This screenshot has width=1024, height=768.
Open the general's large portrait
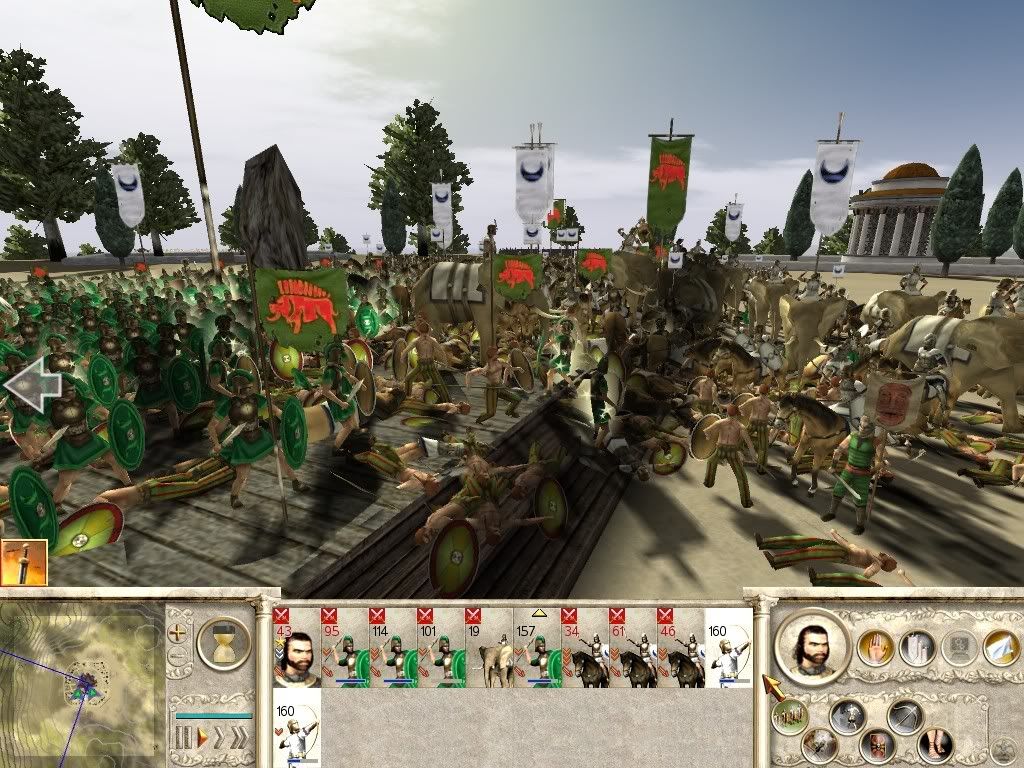[811, 645]
